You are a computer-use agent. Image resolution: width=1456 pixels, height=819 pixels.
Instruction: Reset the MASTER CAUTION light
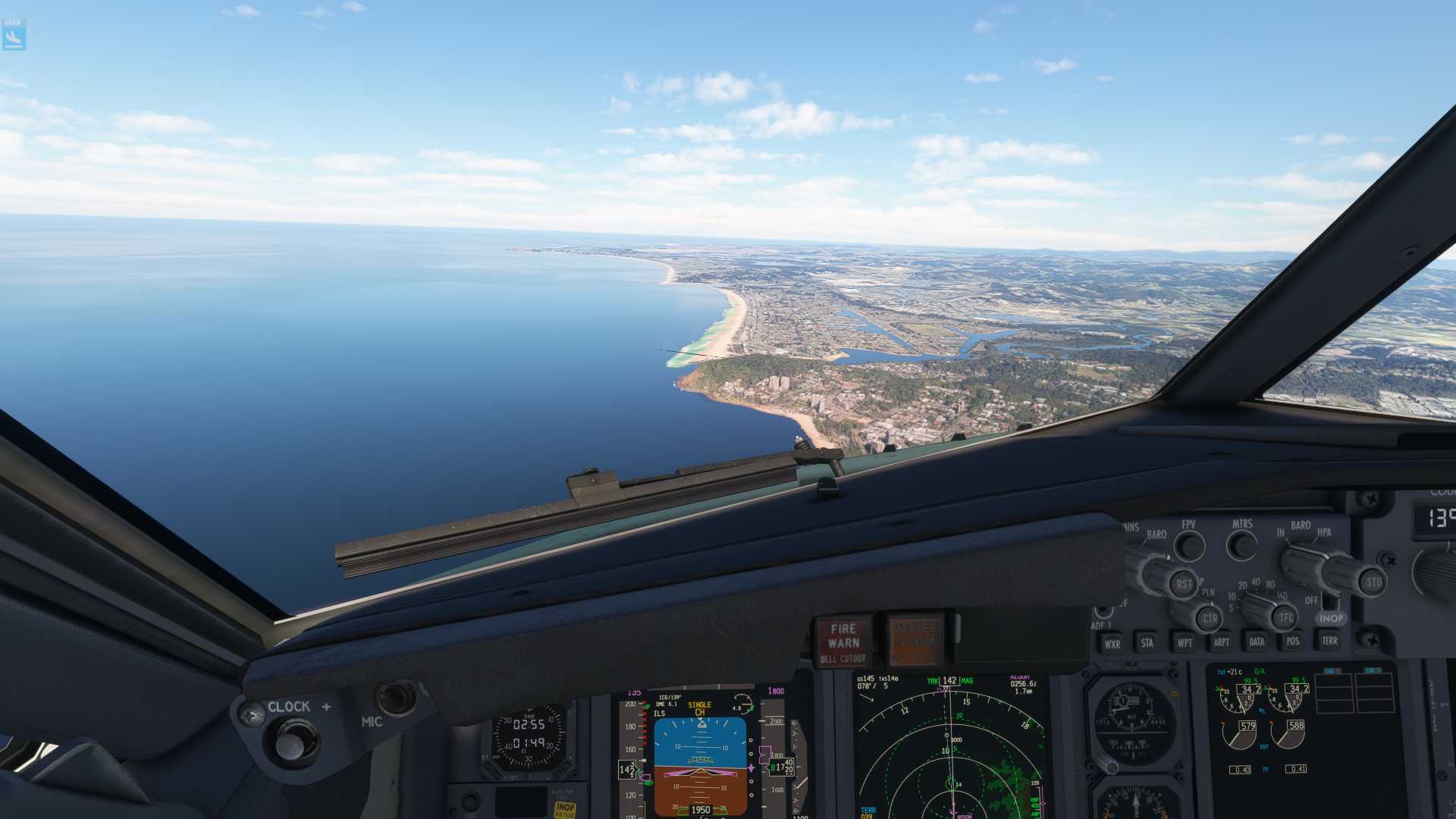915,640
